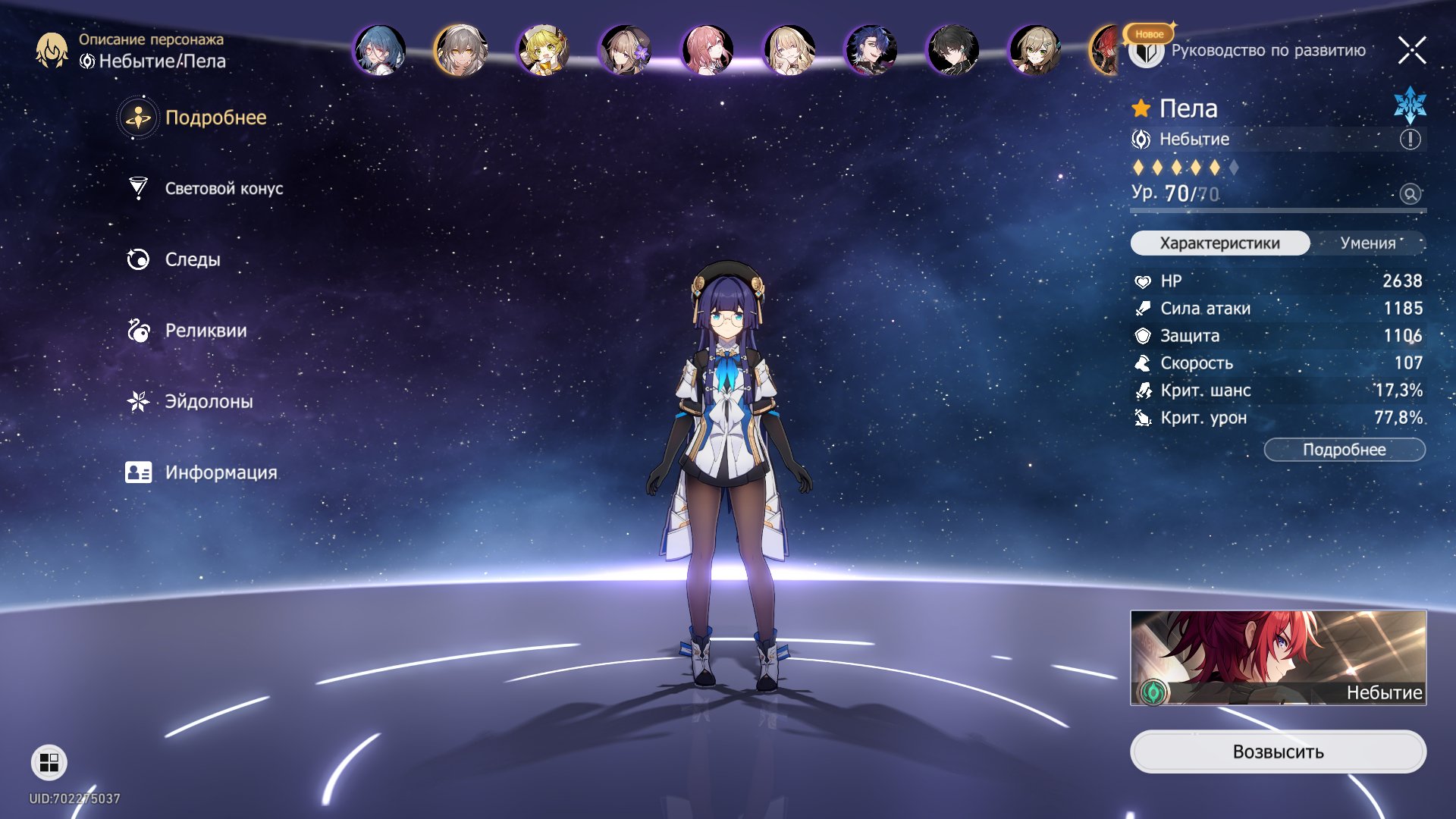Open the Световой конус menu
Viewport: 1456px width, 819px height.
[223, 189]
